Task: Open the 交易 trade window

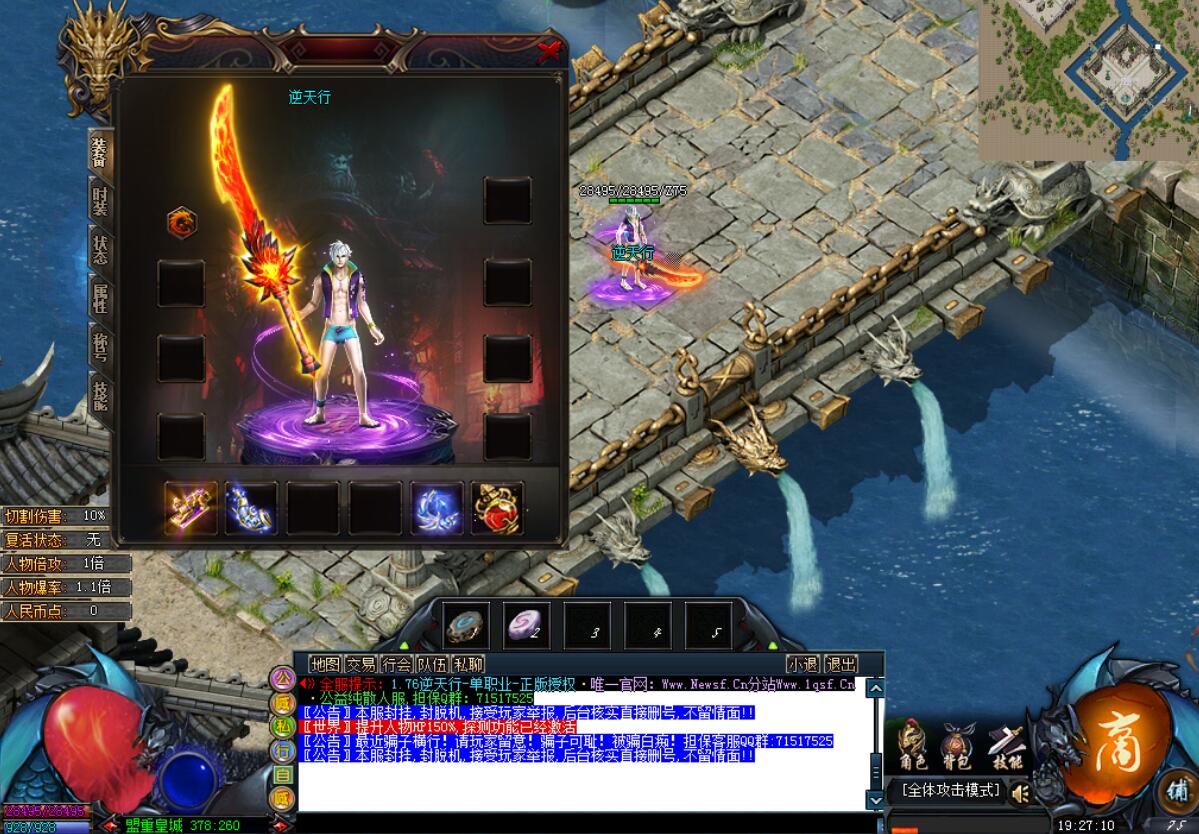Action: point(361,664)
